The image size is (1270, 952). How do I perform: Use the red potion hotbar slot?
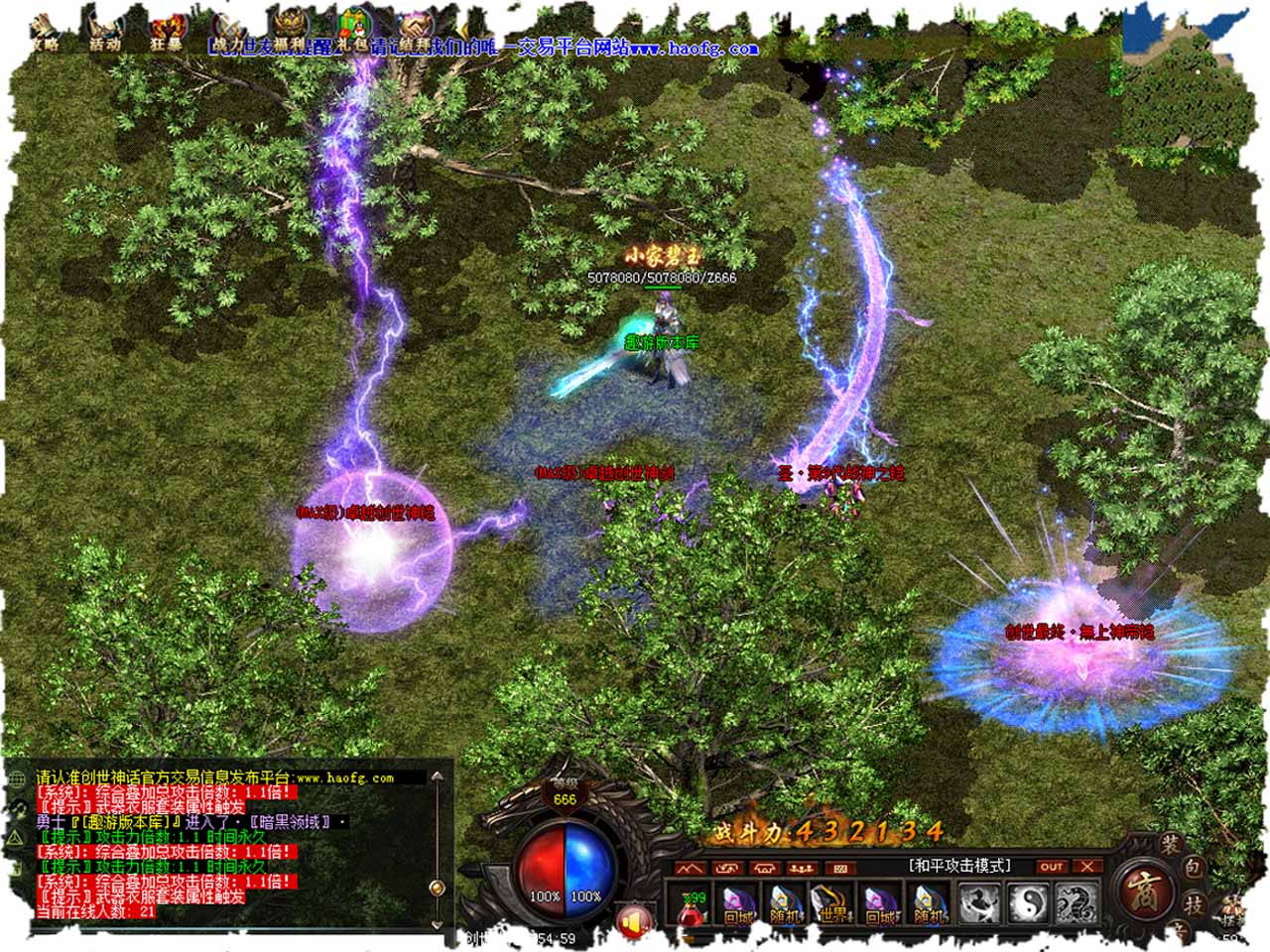click(x=692, y=904)
